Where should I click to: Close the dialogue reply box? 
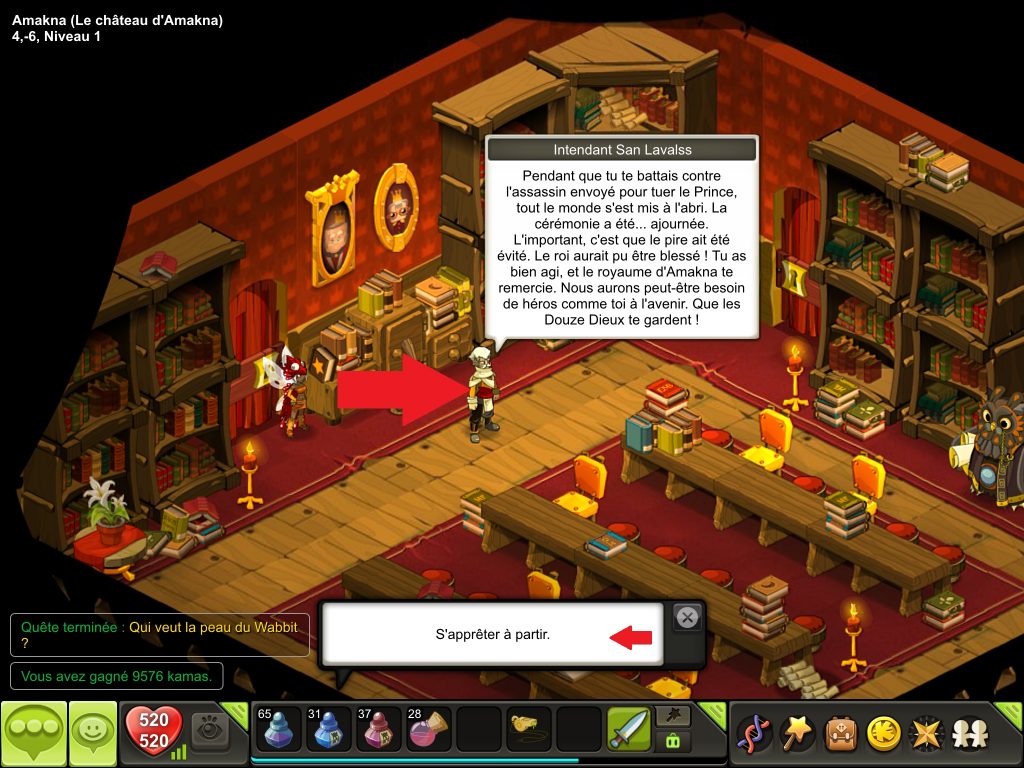point(687,618)
